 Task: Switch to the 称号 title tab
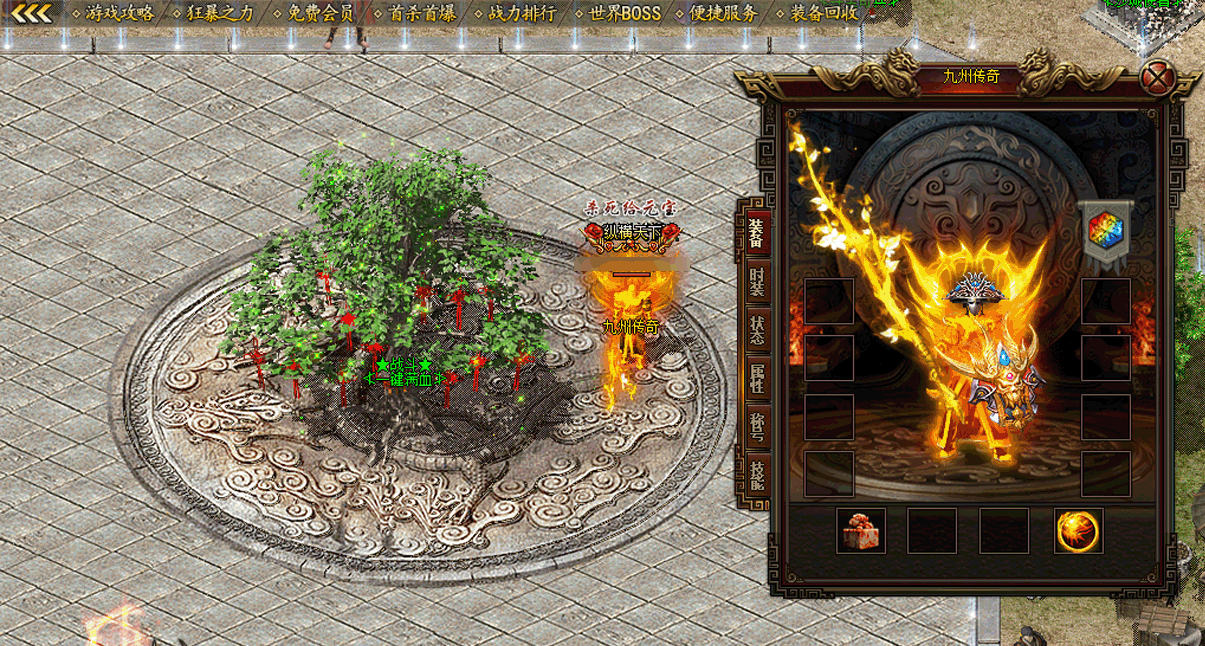click(x=758, y=426)
